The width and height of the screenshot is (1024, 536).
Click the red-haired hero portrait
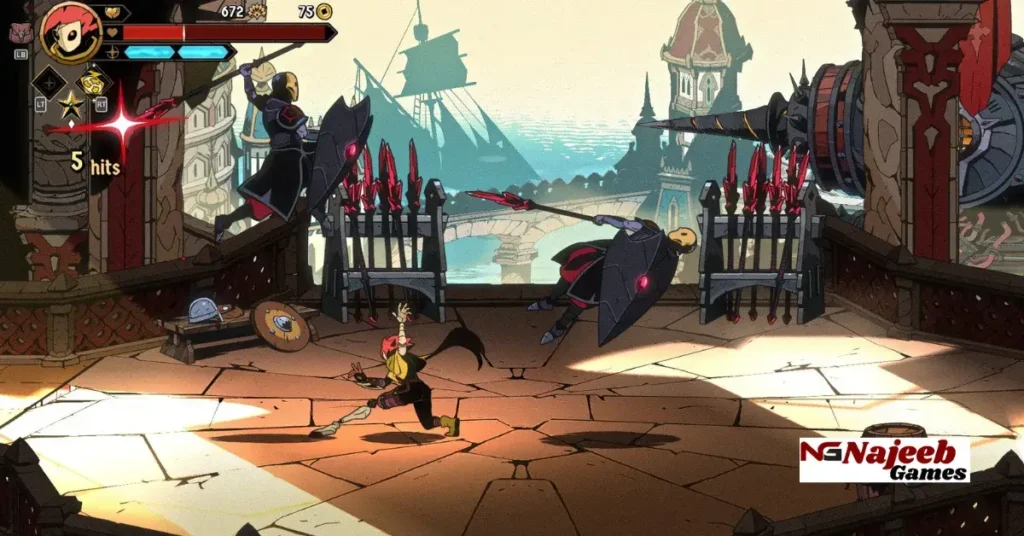pyautogui.click(x=70, y=32)
